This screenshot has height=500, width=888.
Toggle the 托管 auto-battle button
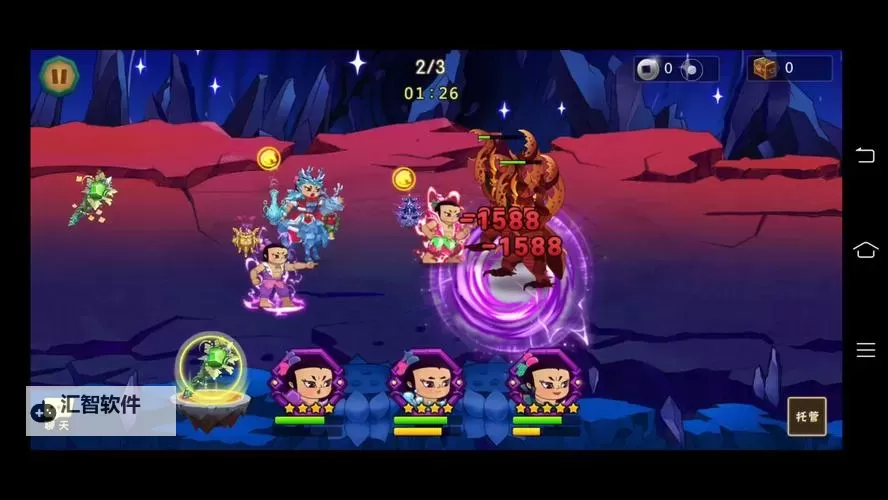806,416
